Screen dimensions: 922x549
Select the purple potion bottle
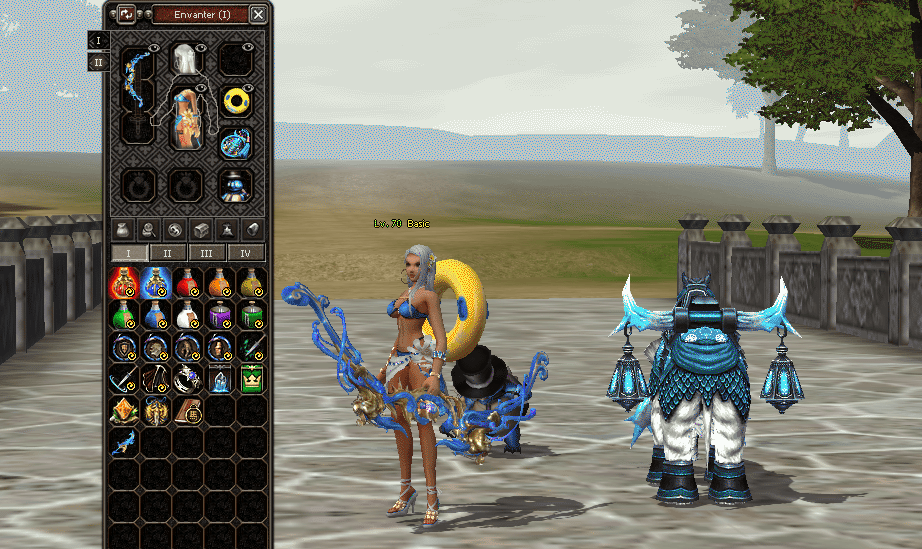click(x=219, y=315)
